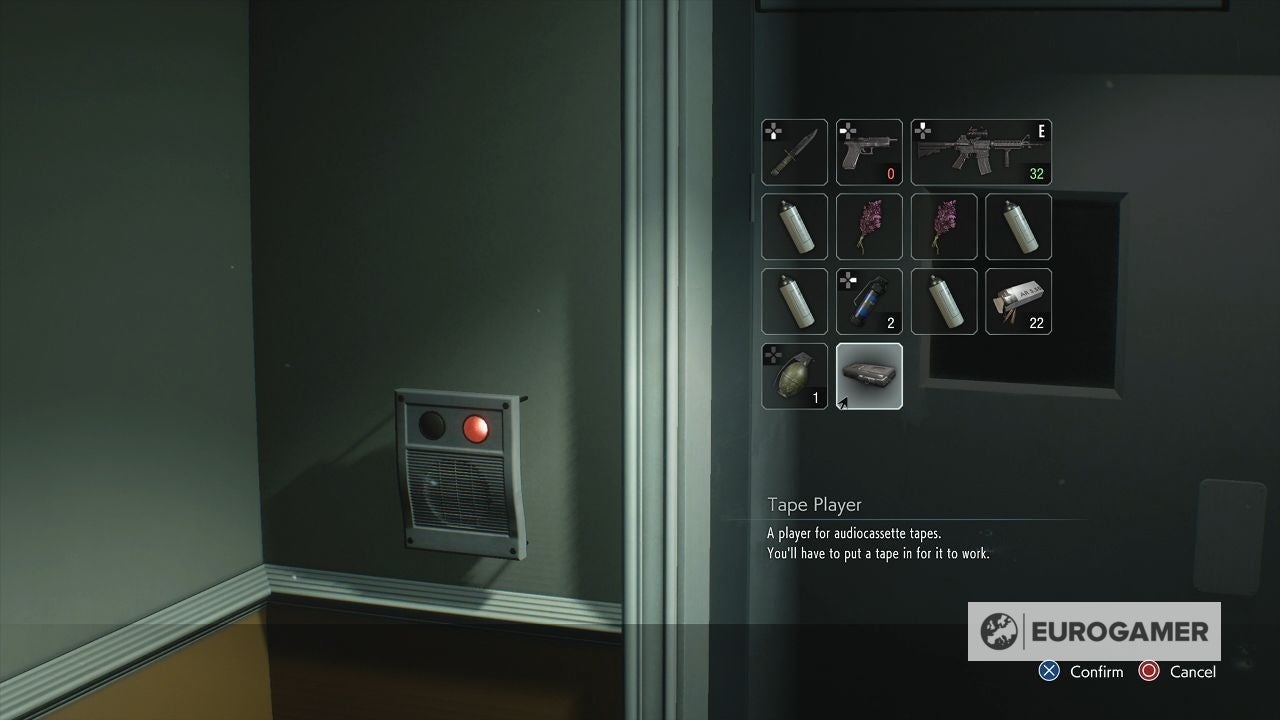Click the first aid spray beside the knife row
Screen dimensions: 1280x720
[x=794, y=227]
